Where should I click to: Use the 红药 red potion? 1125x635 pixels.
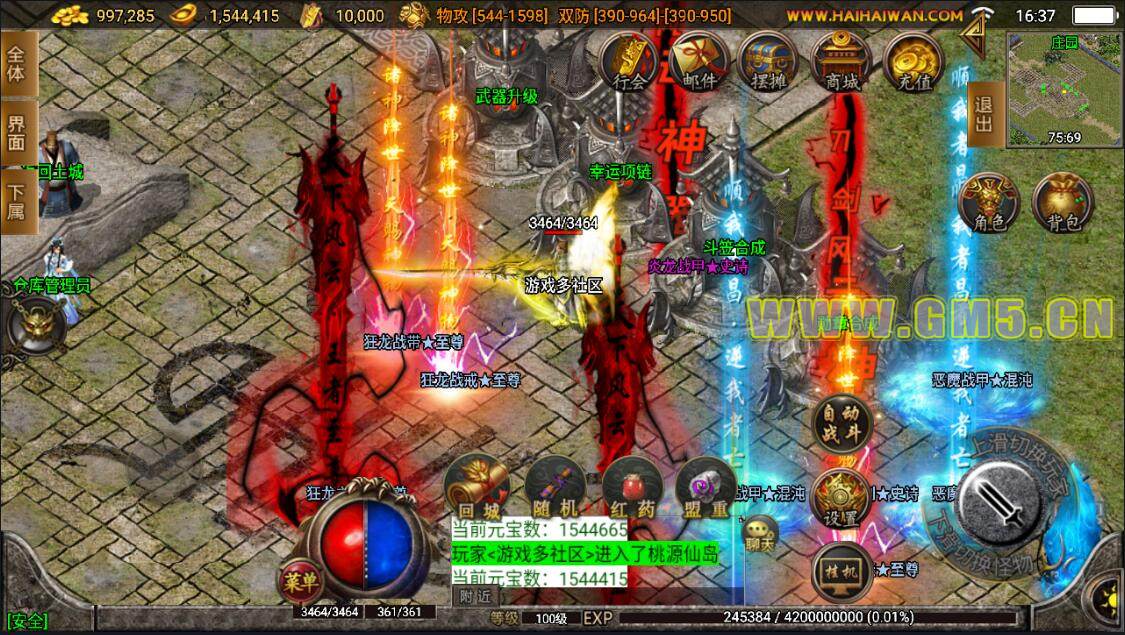629,488
